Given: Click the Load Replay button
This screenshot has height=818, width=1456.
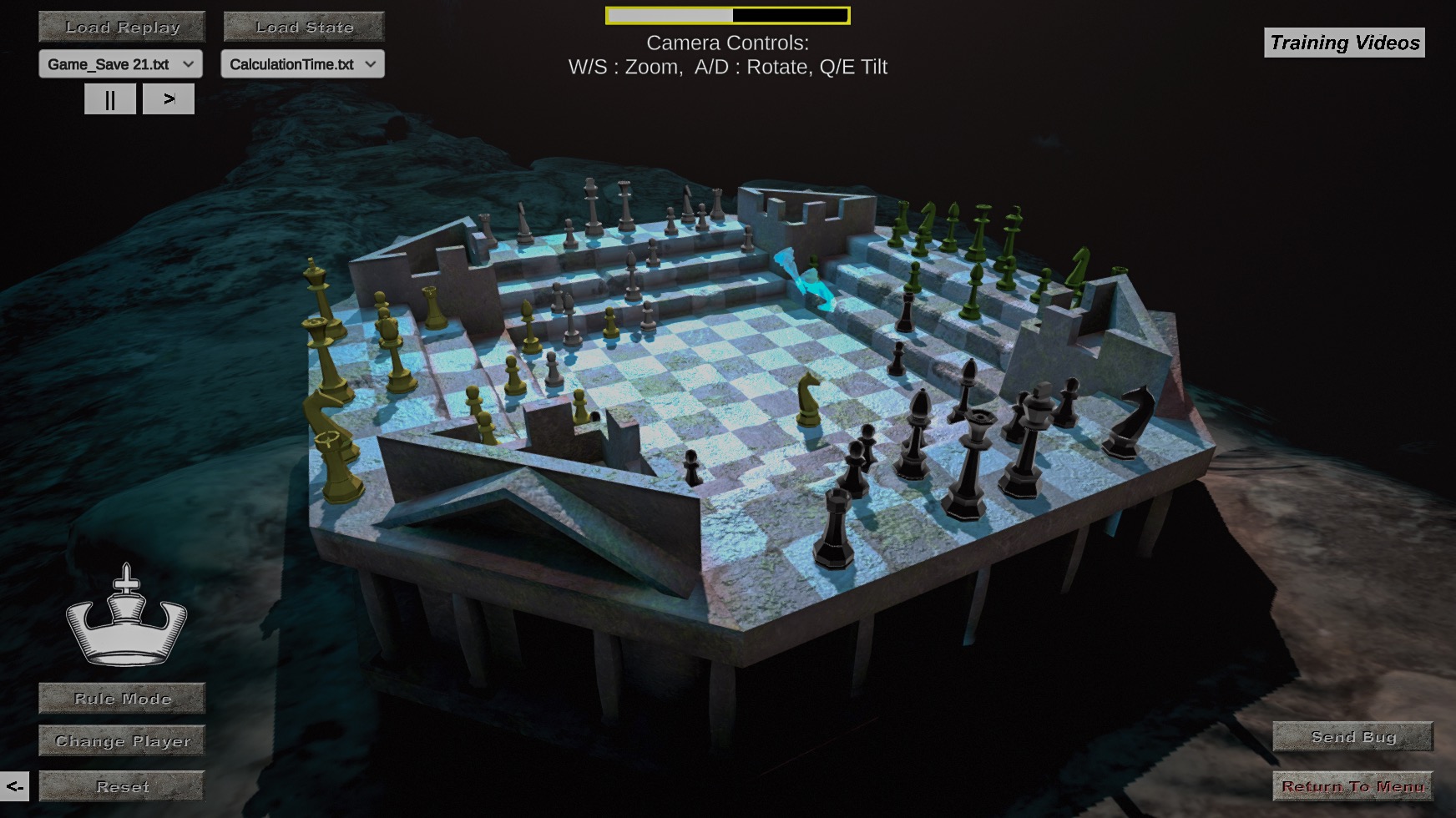Looking at the screenshot, I should (120, 27).
